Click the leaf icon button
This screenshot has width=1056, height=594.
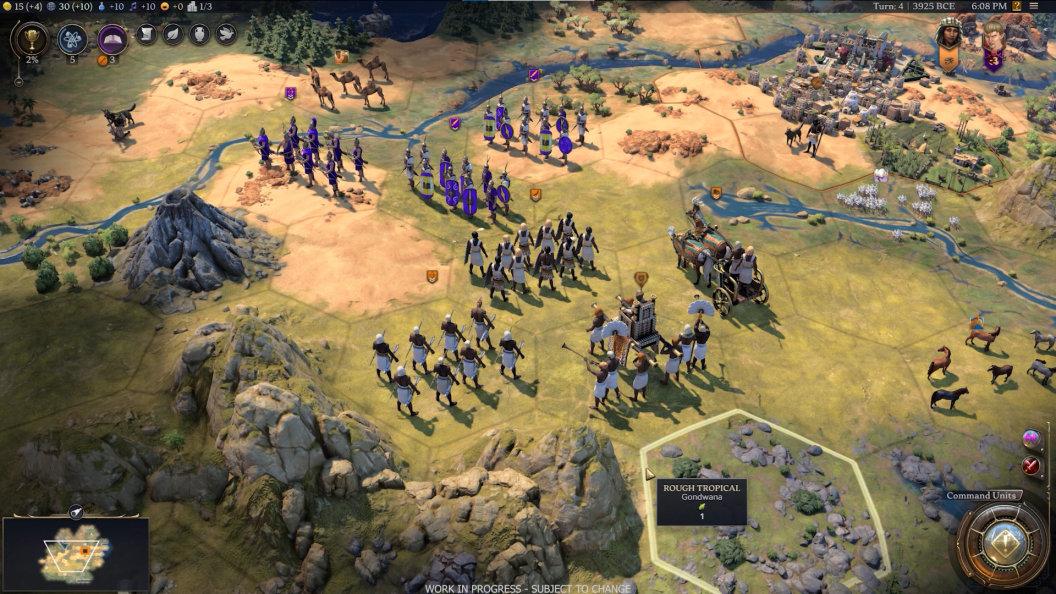[x=172, y=35]
